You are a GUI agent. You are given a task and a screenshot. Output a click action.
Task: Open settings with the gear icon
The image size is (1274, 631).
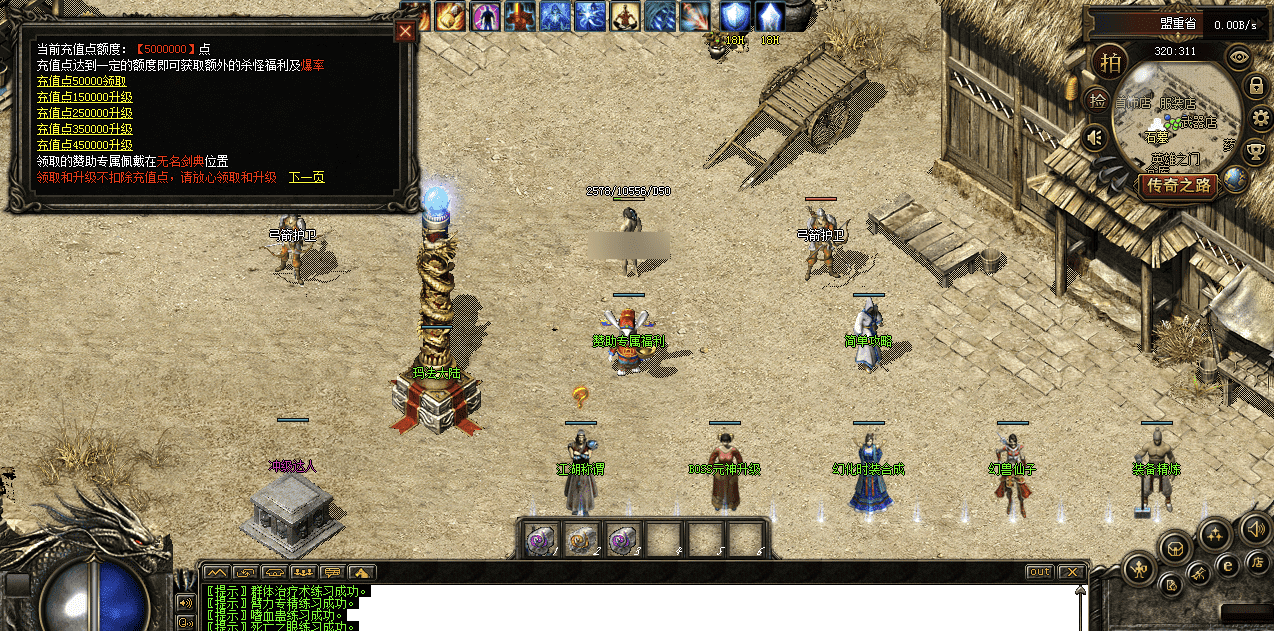pos(1260,119)
